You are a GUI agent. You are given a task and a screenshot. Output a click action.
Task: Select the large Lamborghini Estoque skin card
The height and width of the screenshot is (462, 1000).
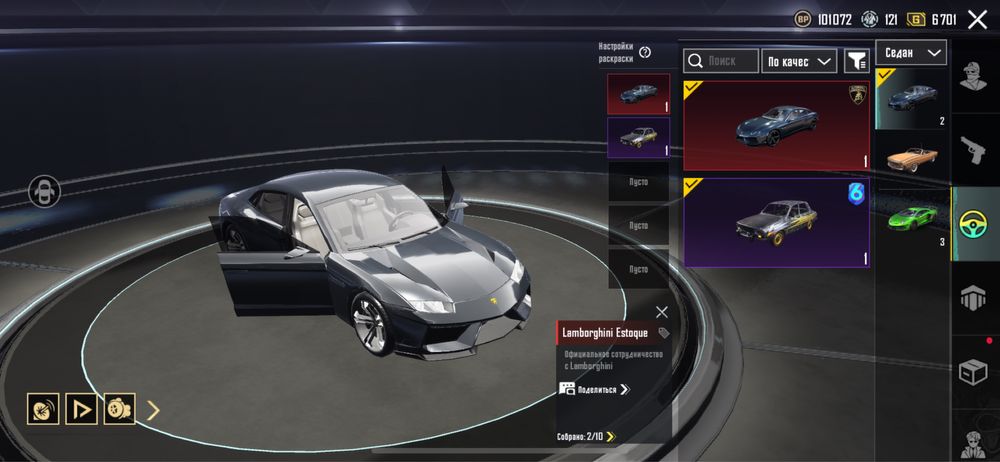(x=776, y=125)
